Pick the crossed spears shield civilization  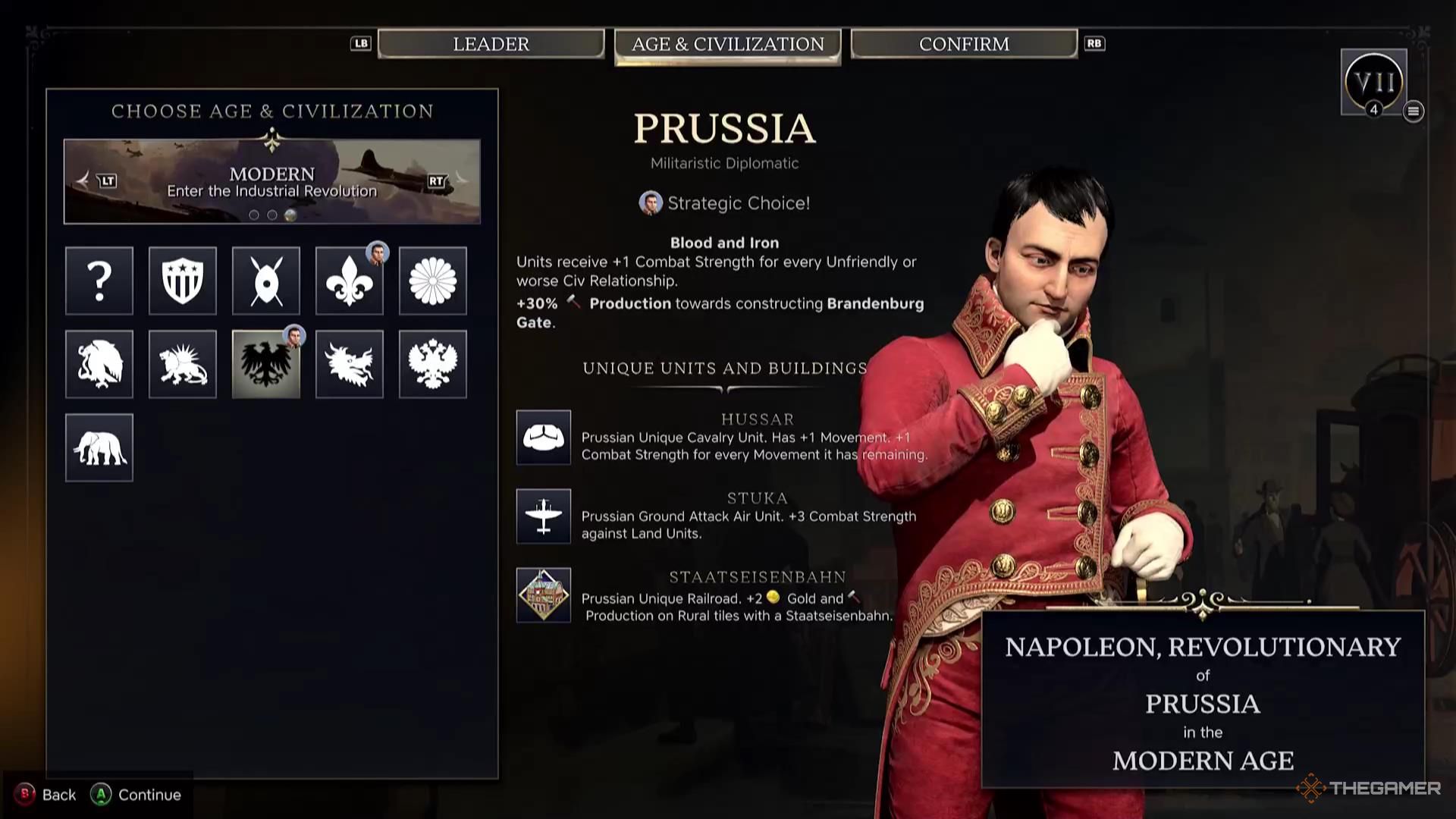click(266, 281)
